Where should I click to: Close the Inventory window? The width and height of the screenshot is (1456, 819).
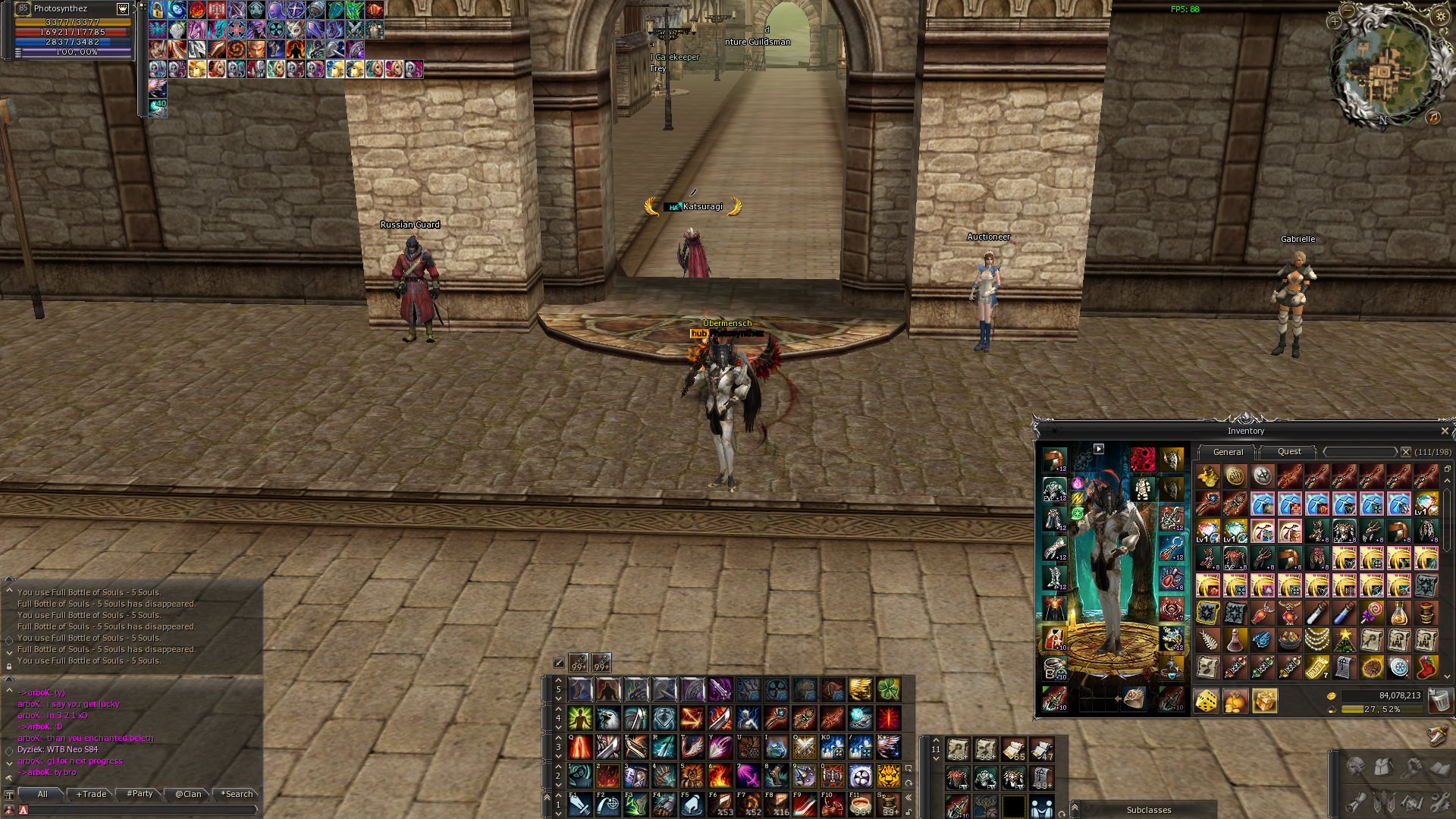(x=1444, y=431)
